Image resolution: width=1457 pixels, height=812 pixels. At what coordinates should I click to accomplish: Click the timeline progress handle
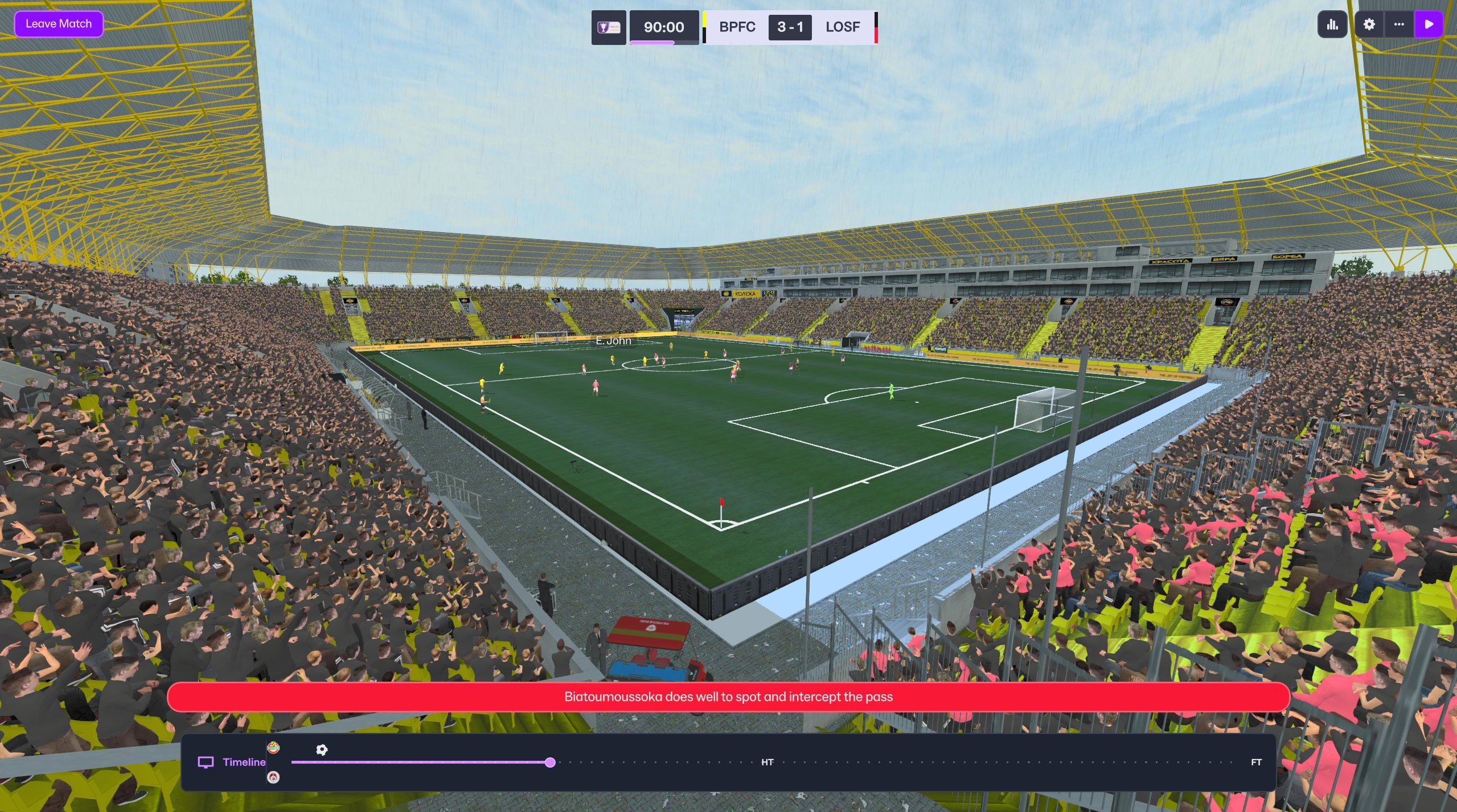point(550,762)
